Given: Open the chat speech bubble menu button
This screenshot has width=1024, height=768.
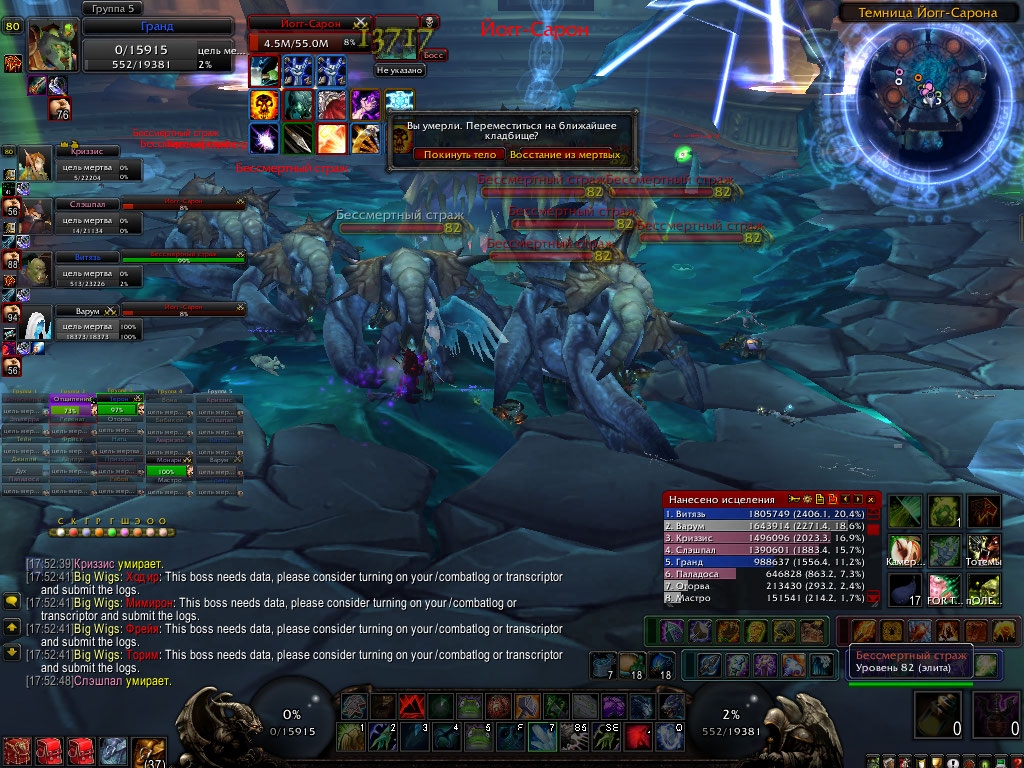Looking at the screenshot, I should tap(12, 601).
